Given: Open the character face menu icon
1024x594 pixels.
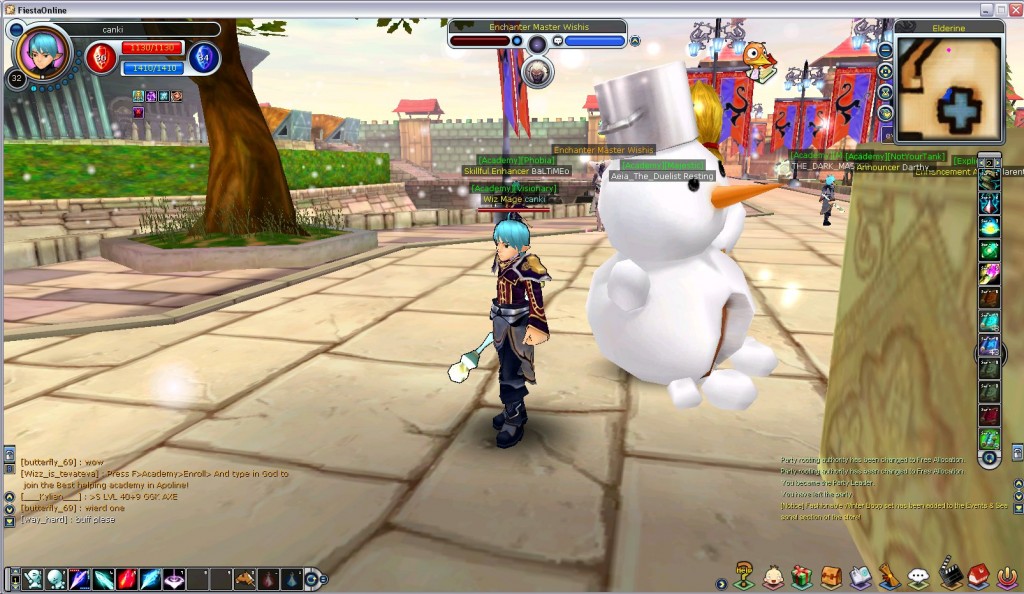Looking at the screenshot, I should (773, 577).
